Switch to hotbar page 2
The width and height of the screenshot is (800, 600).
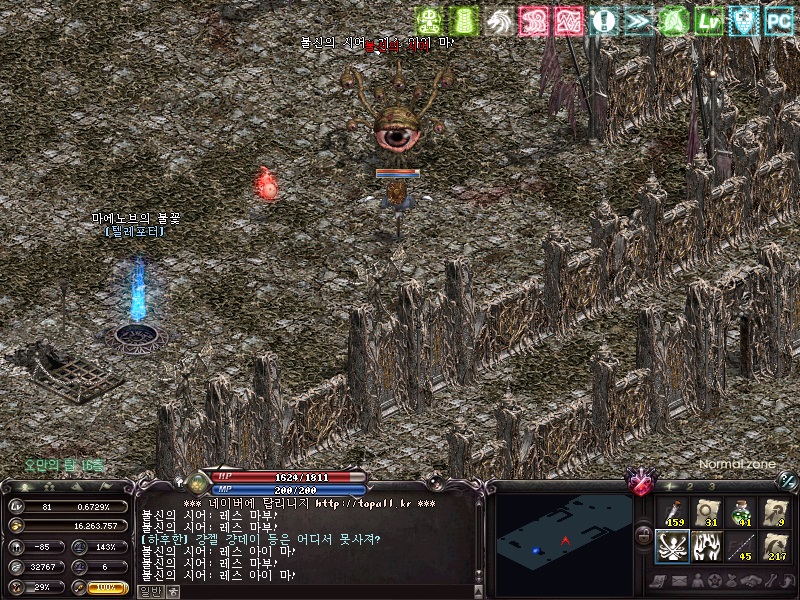click(690, 486)
